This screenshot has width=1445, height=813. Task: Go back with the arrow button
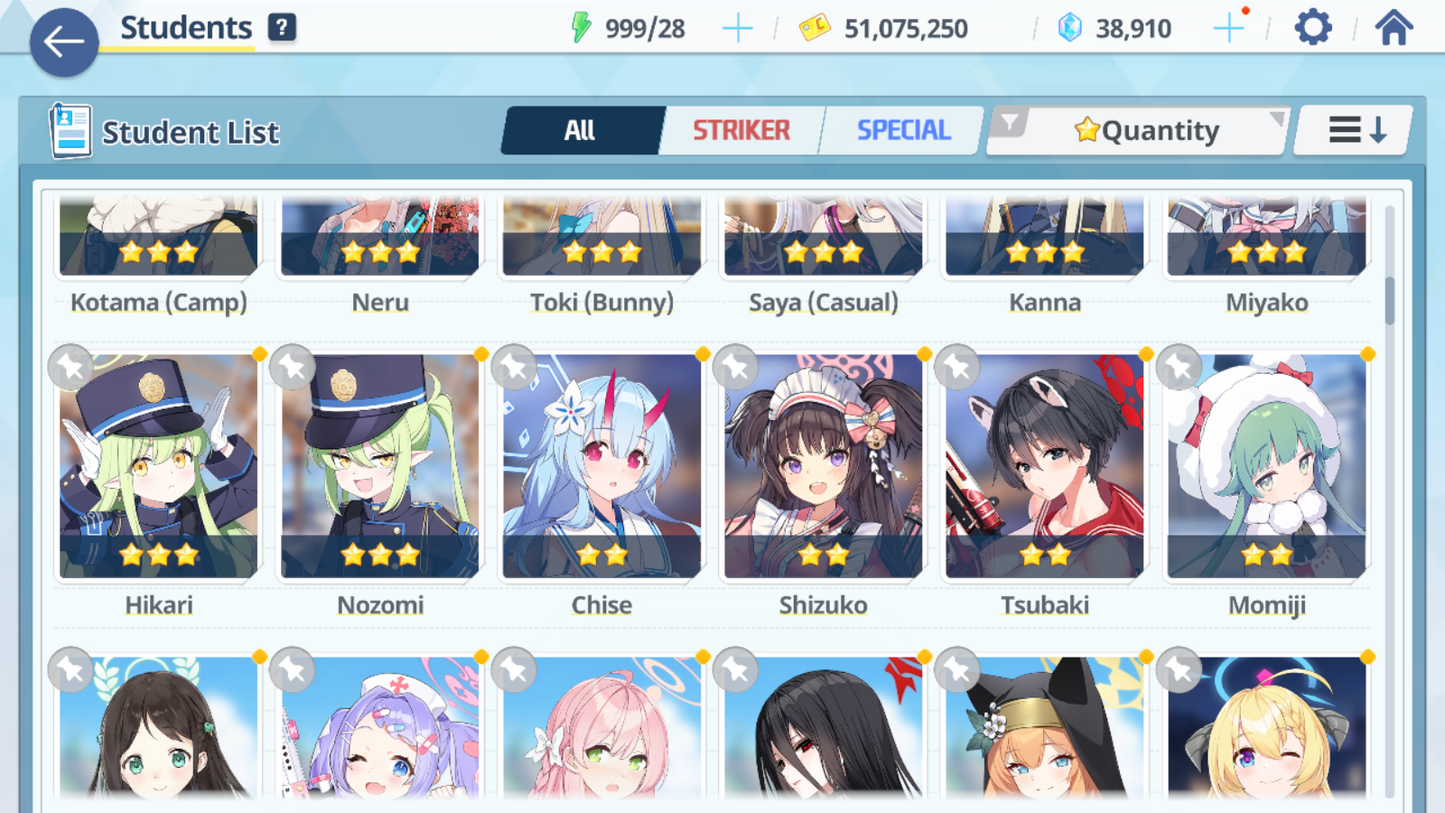point(64,42)
